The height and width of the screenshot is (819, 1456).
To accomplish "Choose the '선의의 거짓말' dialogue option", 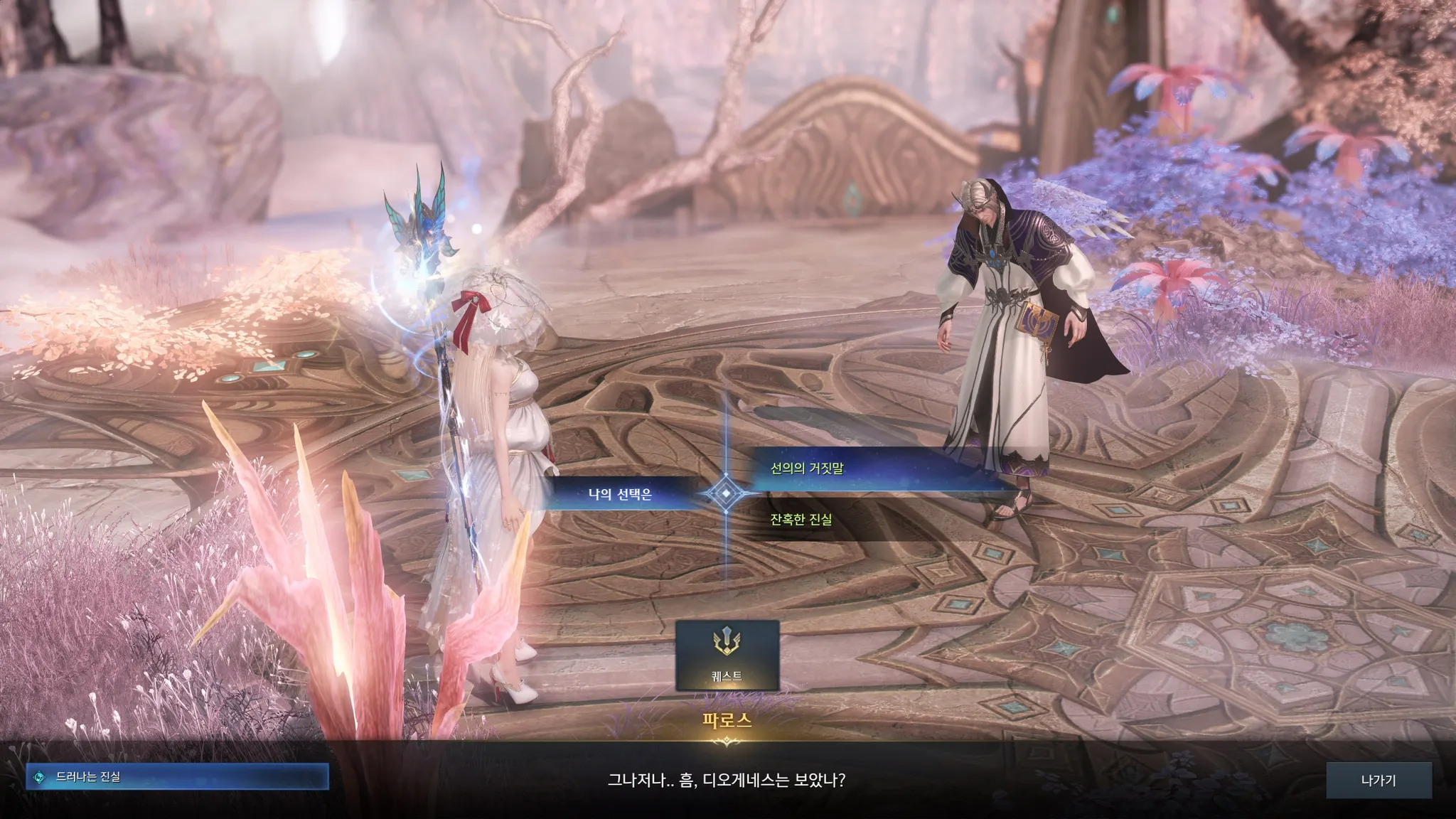I will (807, 469).
